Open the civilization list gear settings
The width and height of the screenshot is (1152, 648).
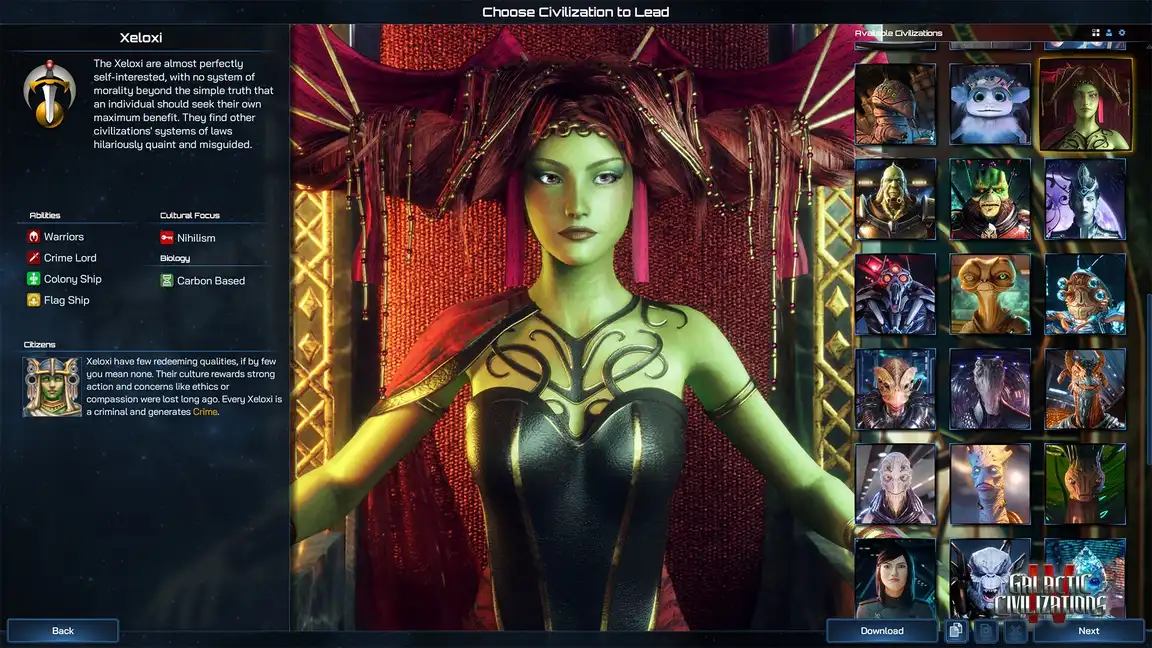pos(1122,33)
